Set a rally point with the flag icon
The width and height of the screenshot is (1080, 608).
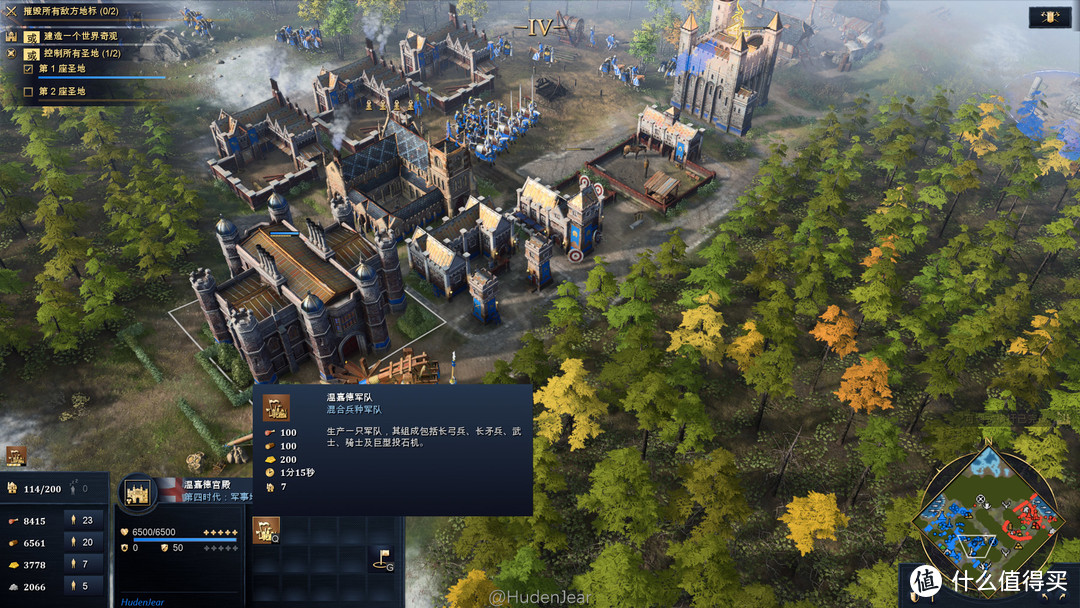coord(383,558)
